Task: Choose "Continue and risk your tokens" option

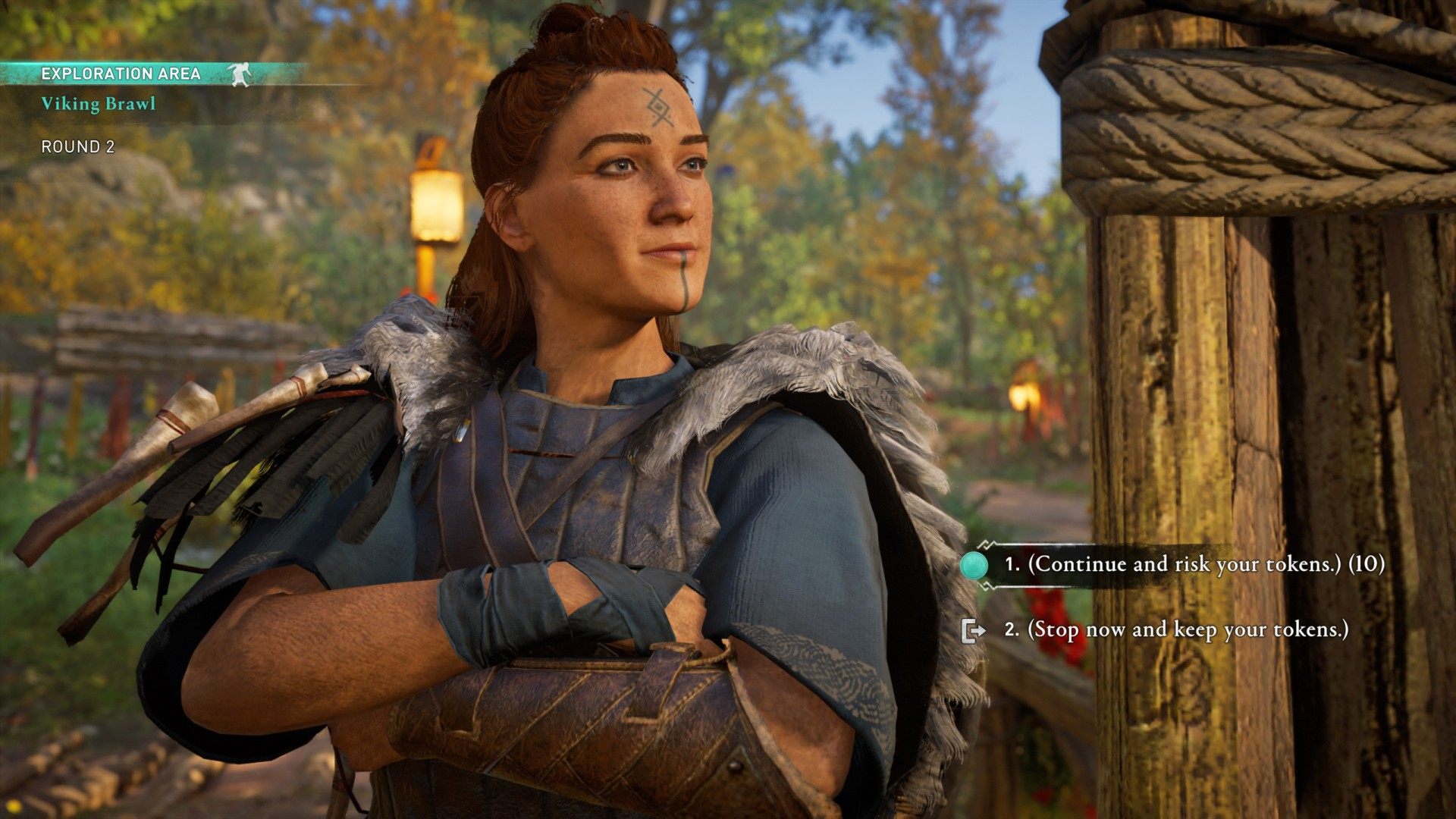Action: 1194,564
